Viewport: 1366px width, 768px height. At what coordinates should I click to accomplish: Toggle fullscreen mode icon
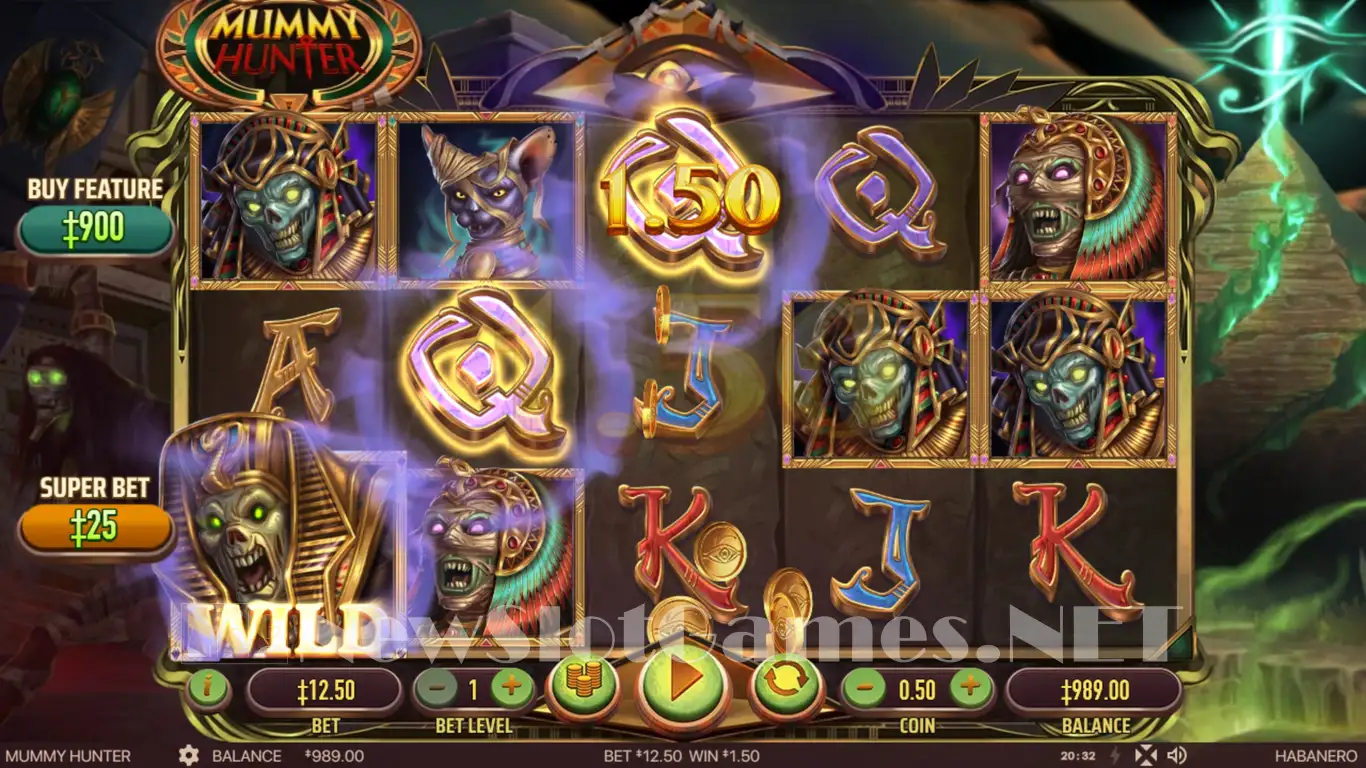tap(1147, 755)
